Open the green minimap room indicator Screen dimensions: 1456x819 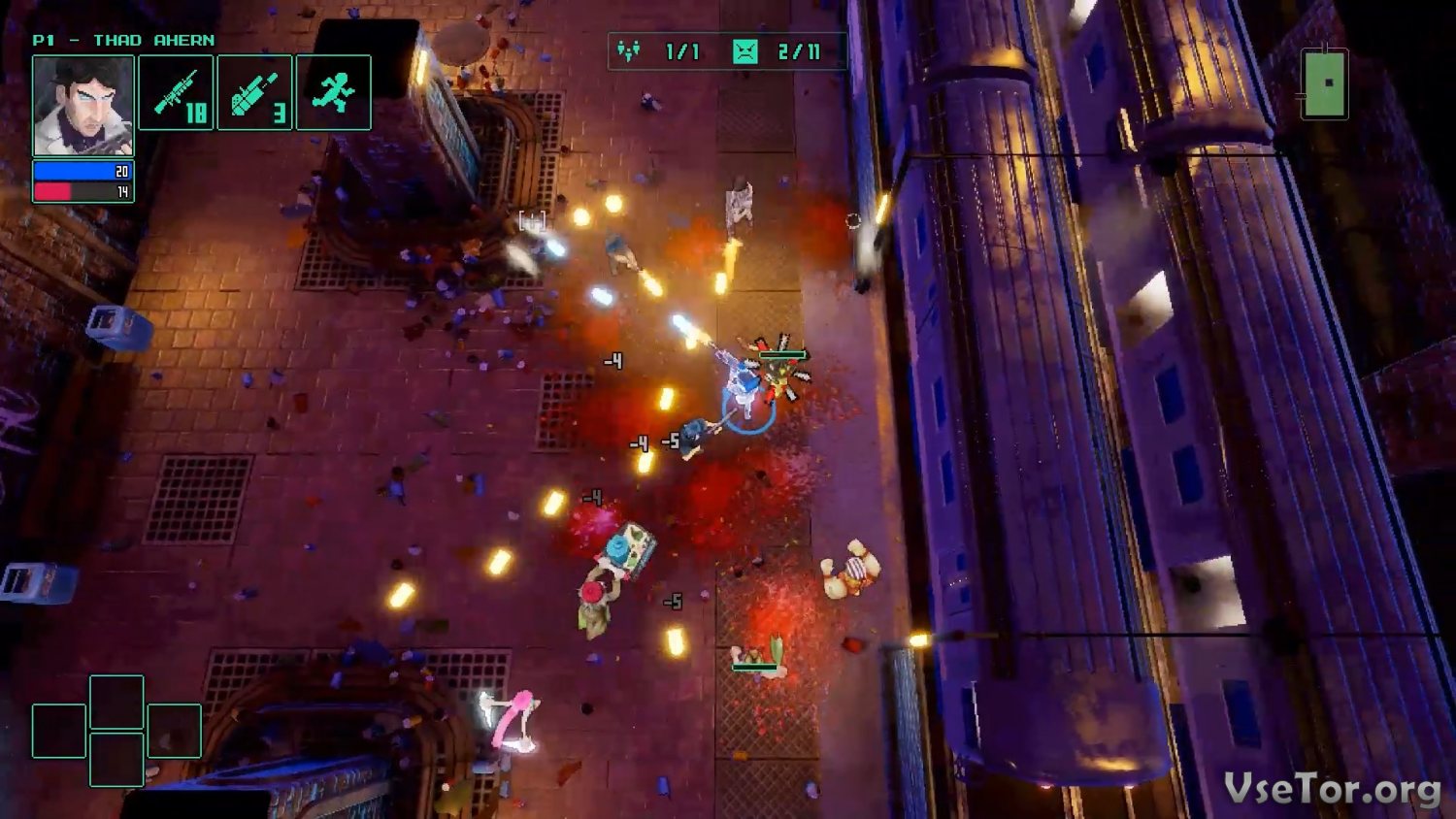[1325, 83]
